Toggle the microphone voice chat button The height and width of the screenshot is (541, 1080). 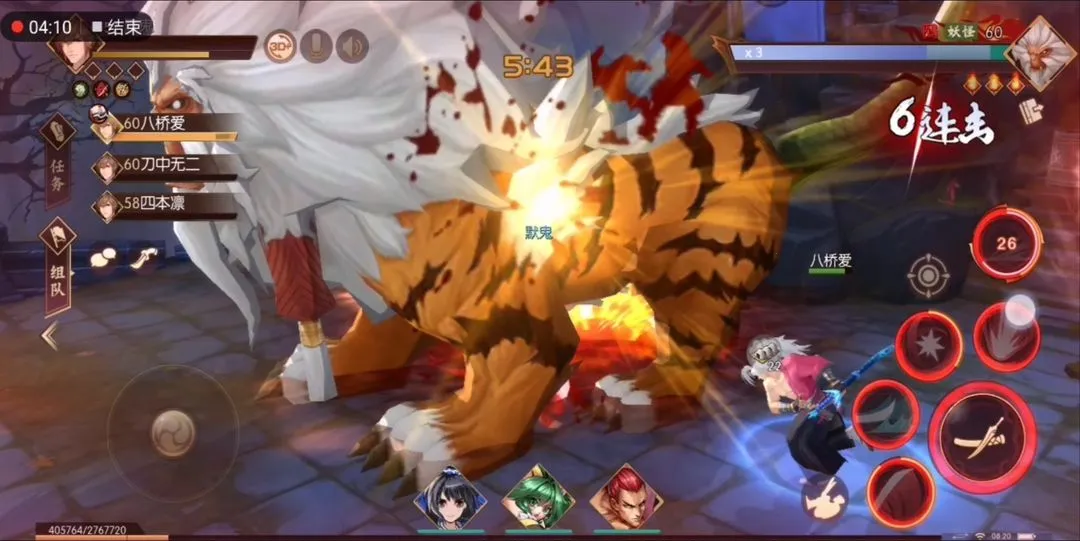pos(316,46)
